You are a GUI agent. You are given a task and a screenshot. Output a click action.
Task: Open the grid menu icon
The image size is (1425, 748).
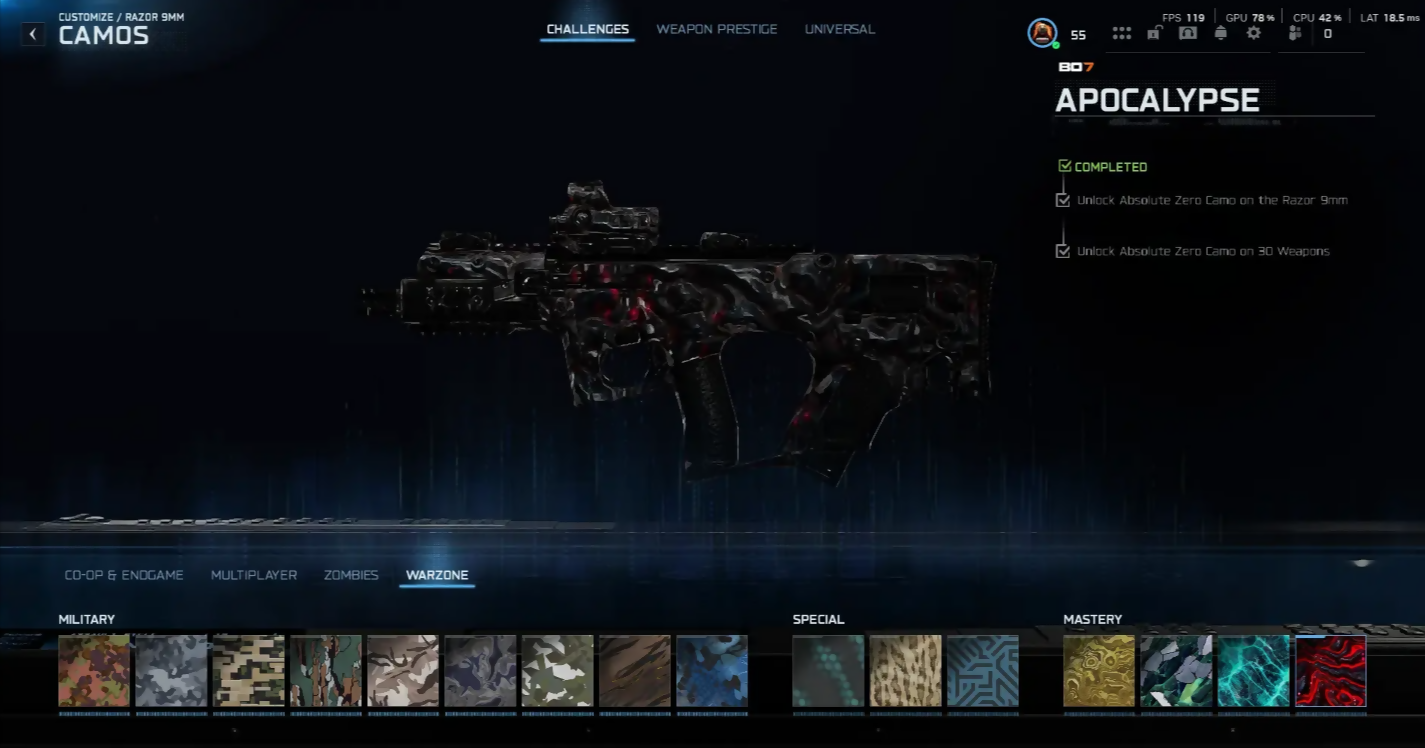click(1122, 33)
